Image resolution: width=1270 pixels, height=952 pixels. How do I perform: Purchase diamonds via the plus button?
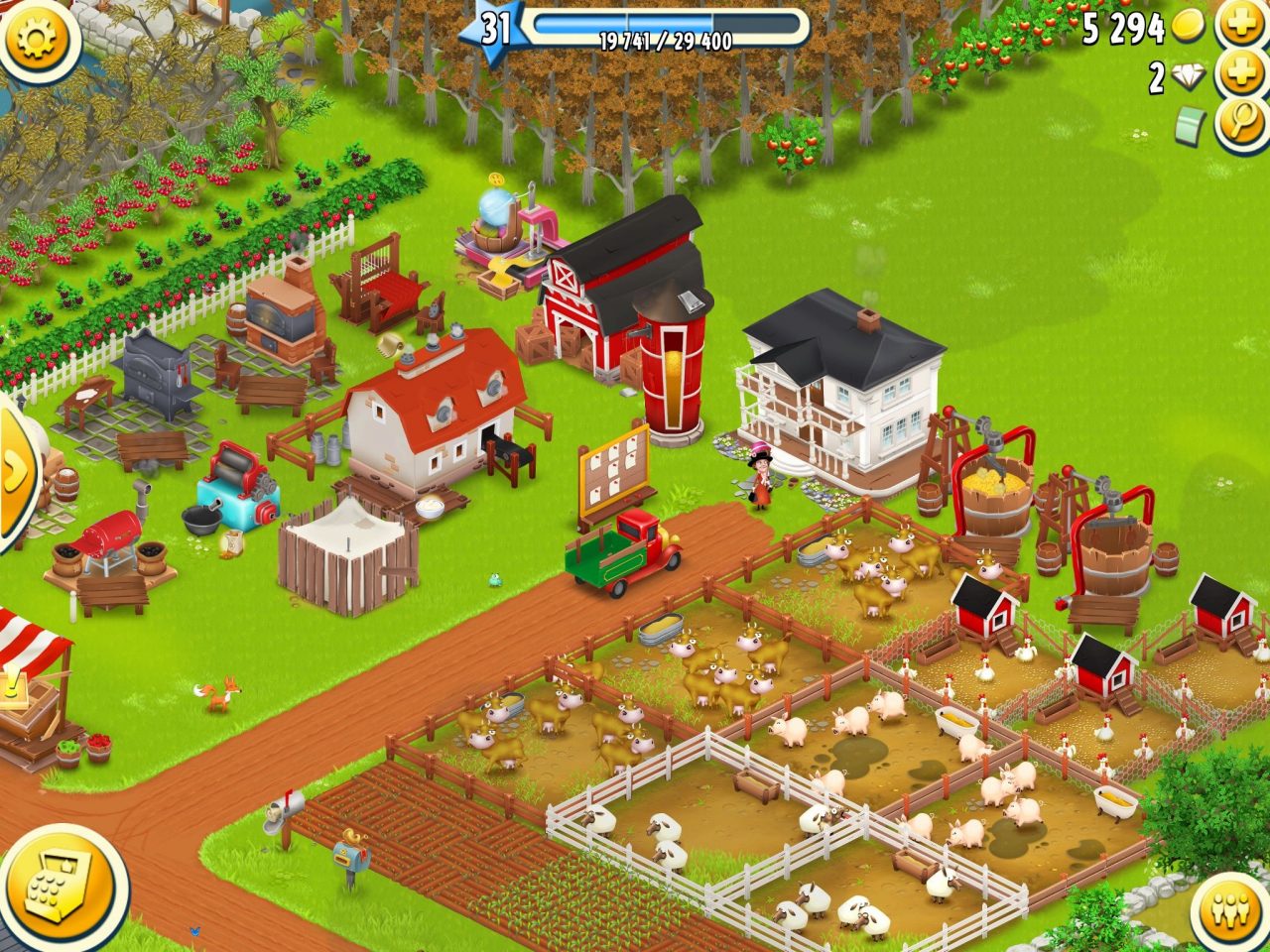coord(1240,71)
